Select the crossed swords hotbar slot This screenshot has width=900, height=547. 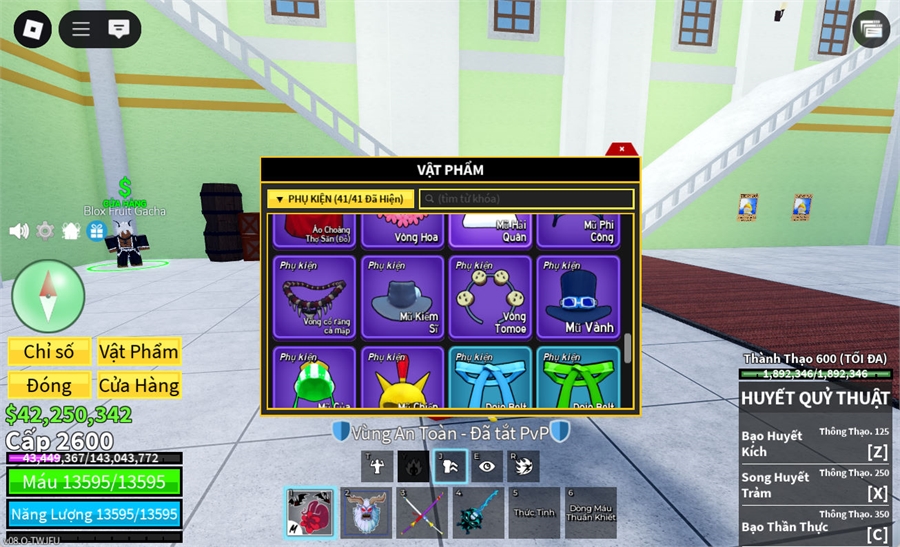(422, 513)
